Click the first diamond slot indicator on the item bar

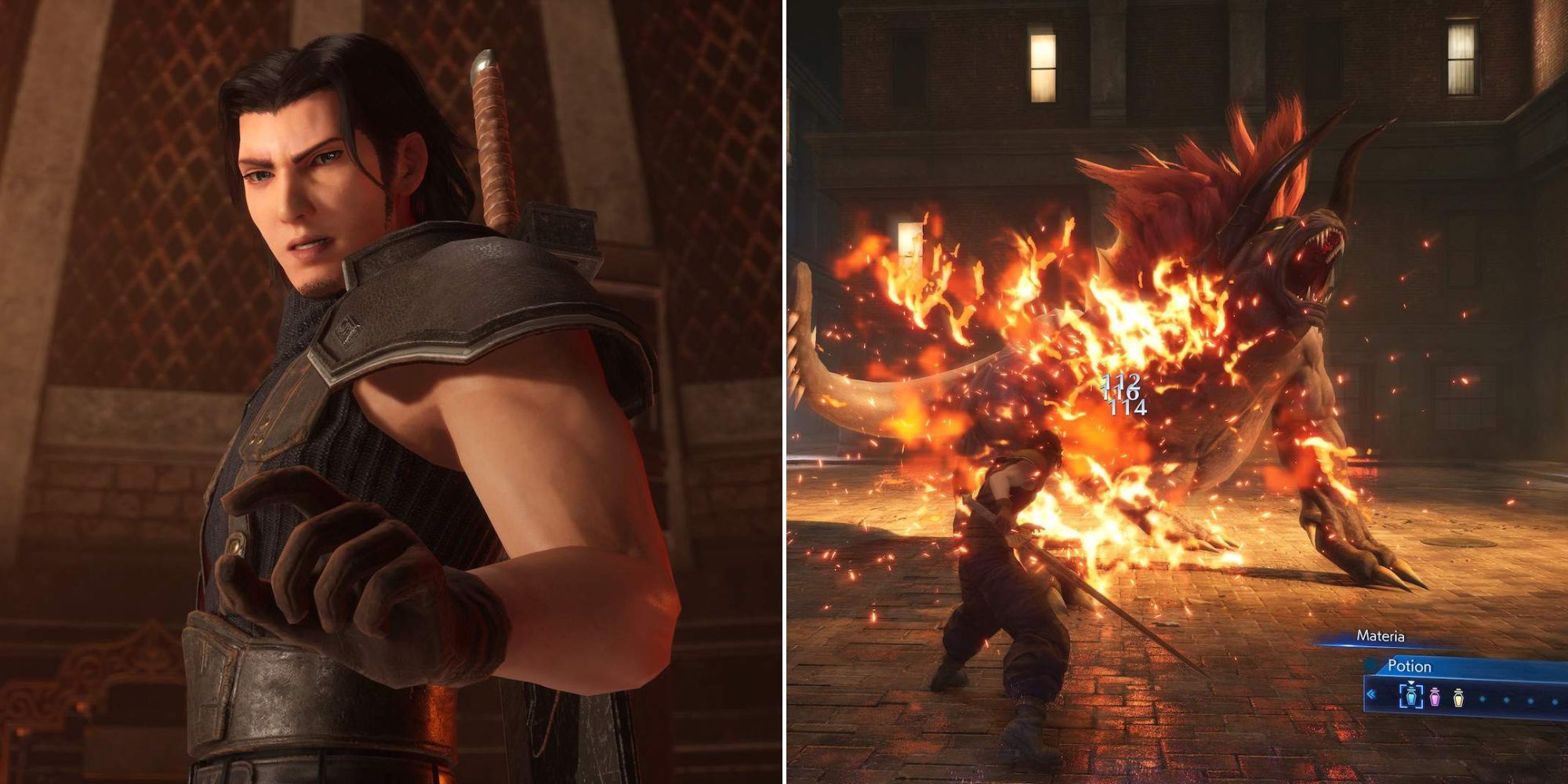tap(1483, 699)
